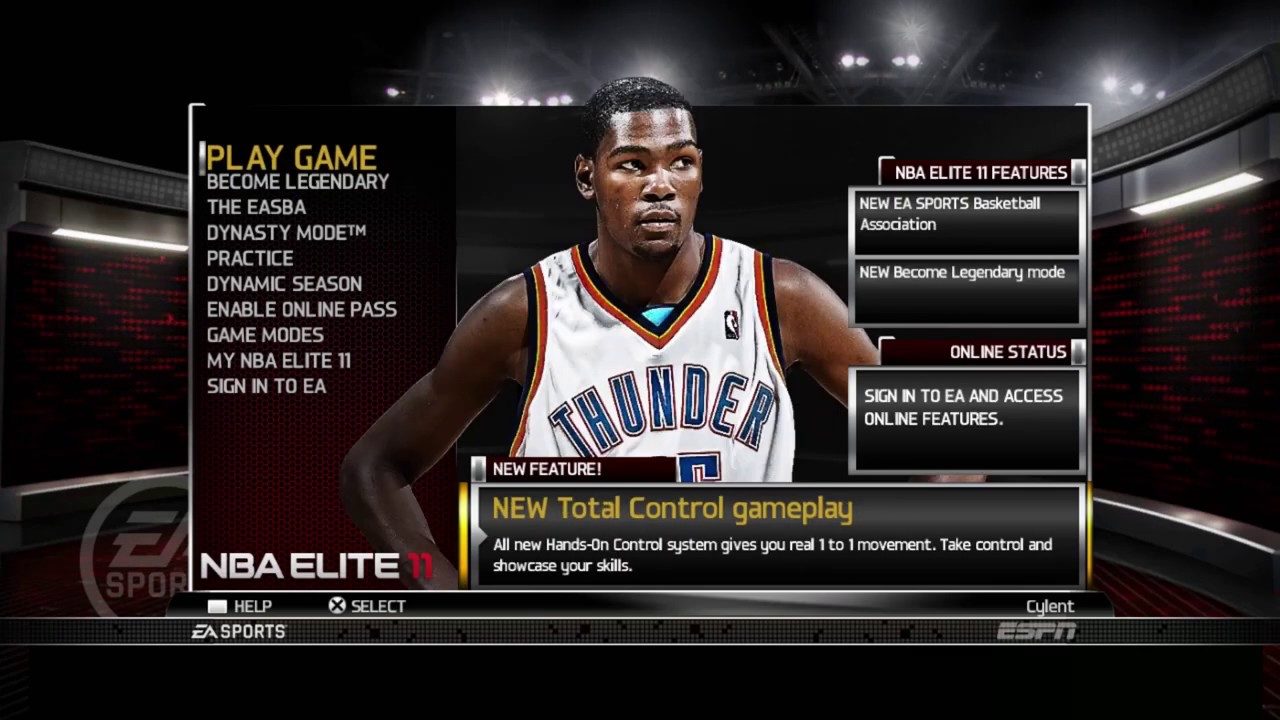Enable Online Pass
Viewport: 1280px width, 720px height.
[301, 309]
